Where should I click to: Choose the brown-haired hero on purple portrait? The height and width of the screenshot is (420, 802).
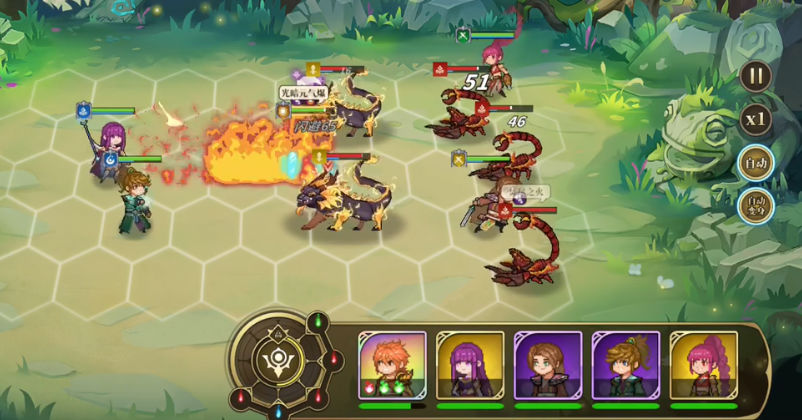tap(547, 366)
